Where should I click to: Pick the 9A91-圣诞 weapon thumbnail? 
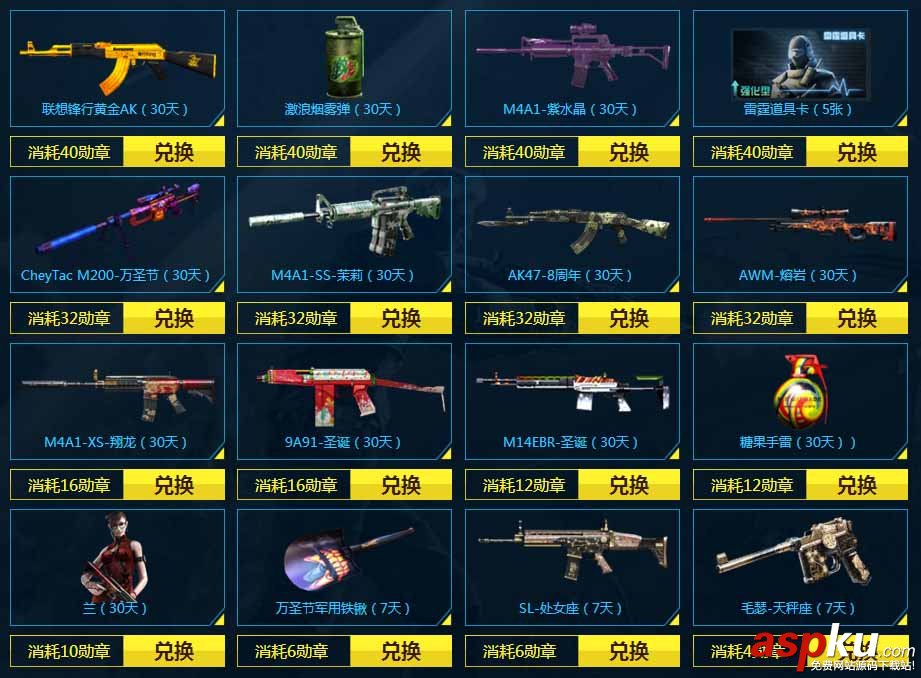344,392
